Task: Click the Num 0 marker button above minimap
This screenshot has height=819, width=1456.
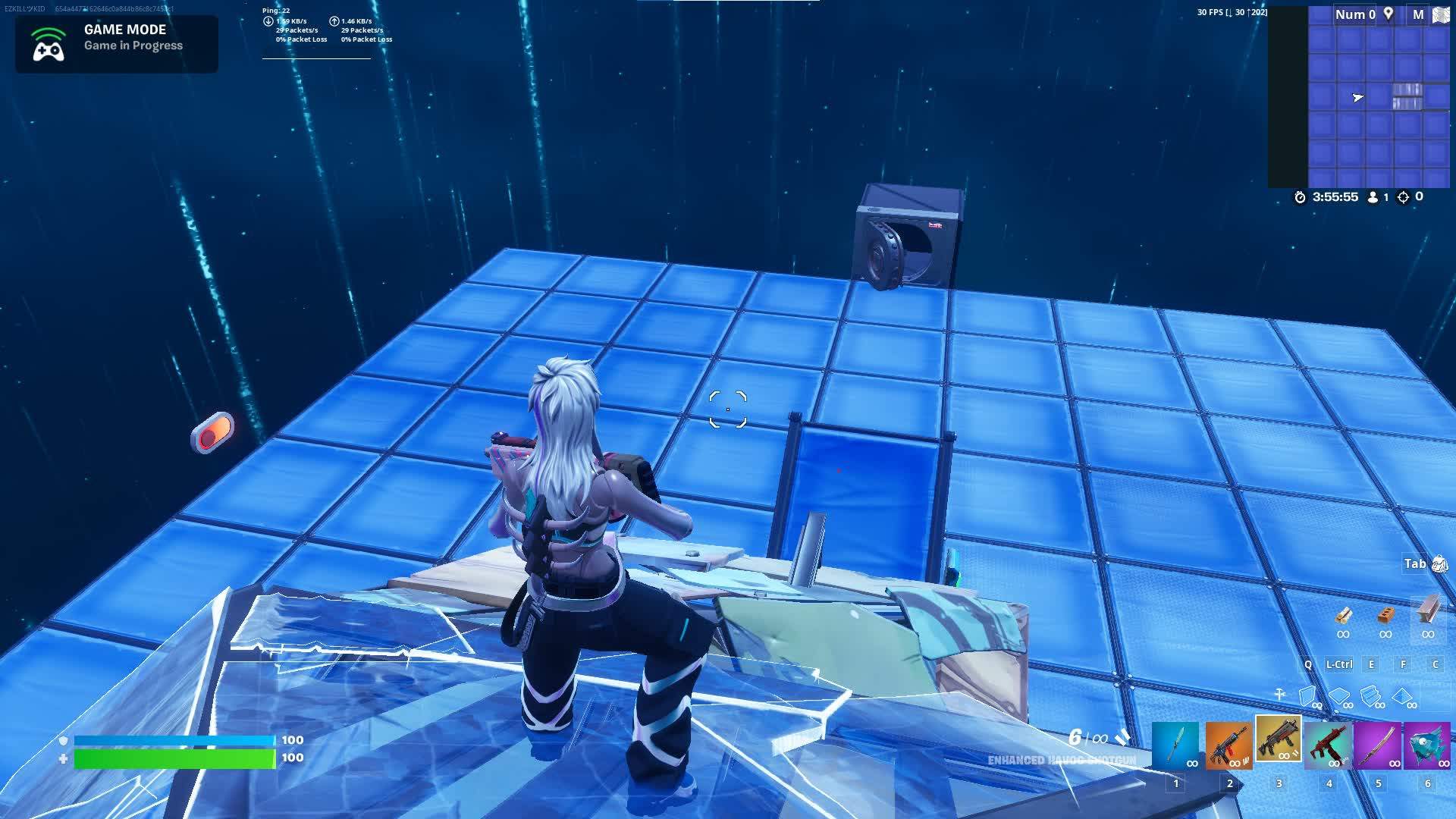Action: pos(1354,14)
